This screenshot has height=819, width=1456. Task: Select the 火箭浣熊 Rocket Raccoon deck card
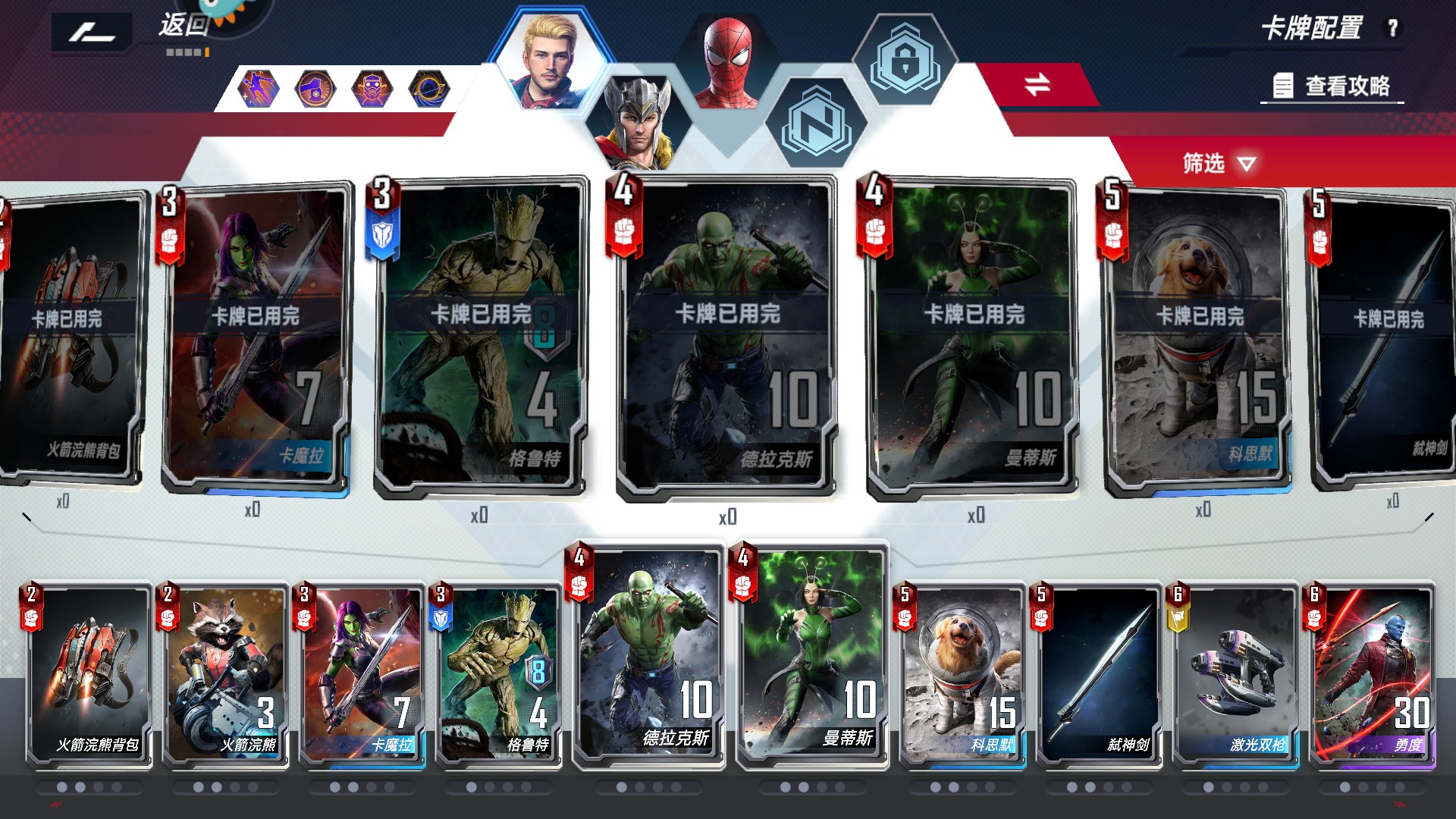[226, 675]
